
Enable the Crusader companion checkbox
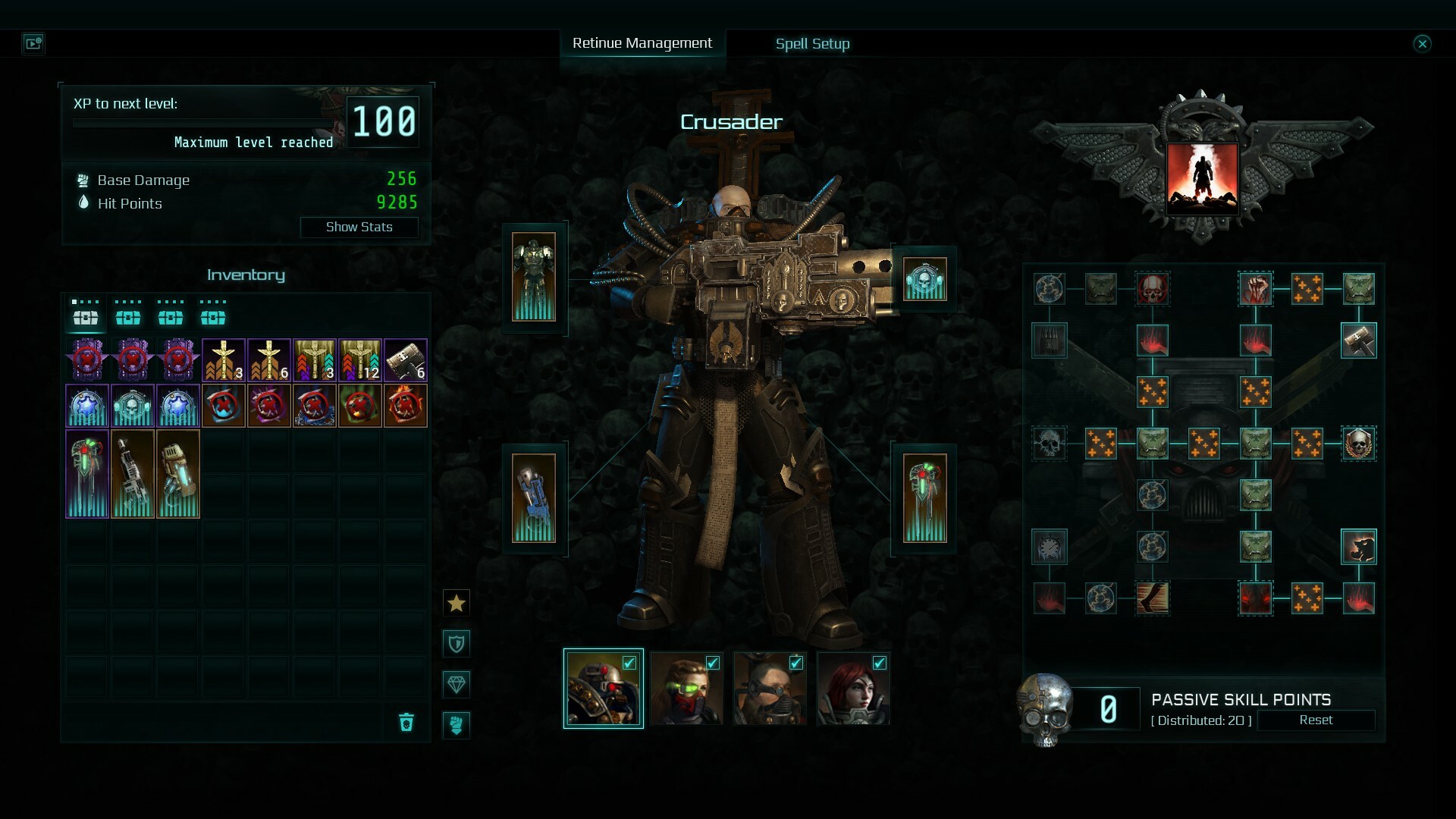pos(629,663)
